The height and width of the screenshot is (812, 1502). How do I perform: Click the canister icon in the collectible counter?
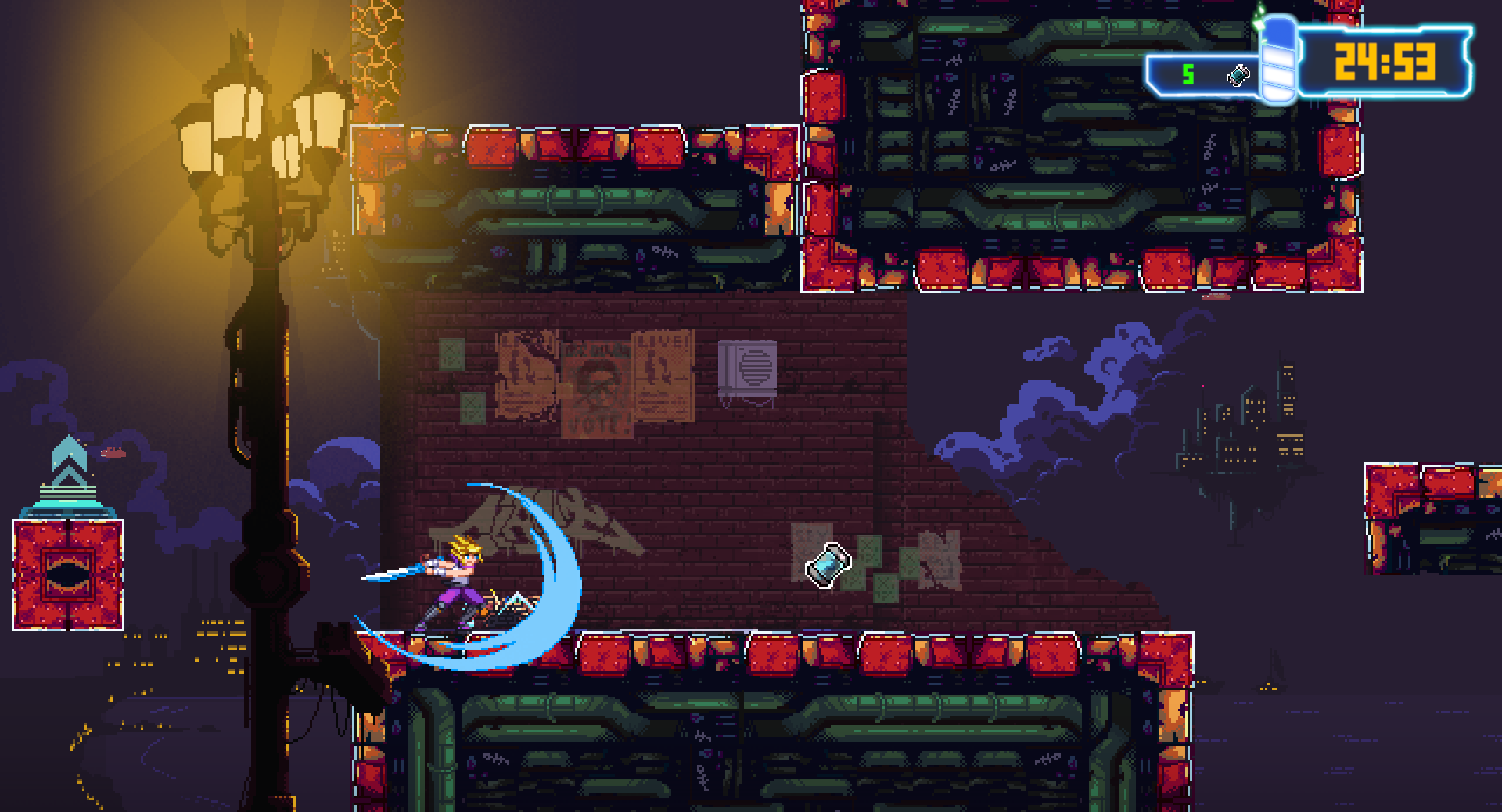(x=1238, y=75)
